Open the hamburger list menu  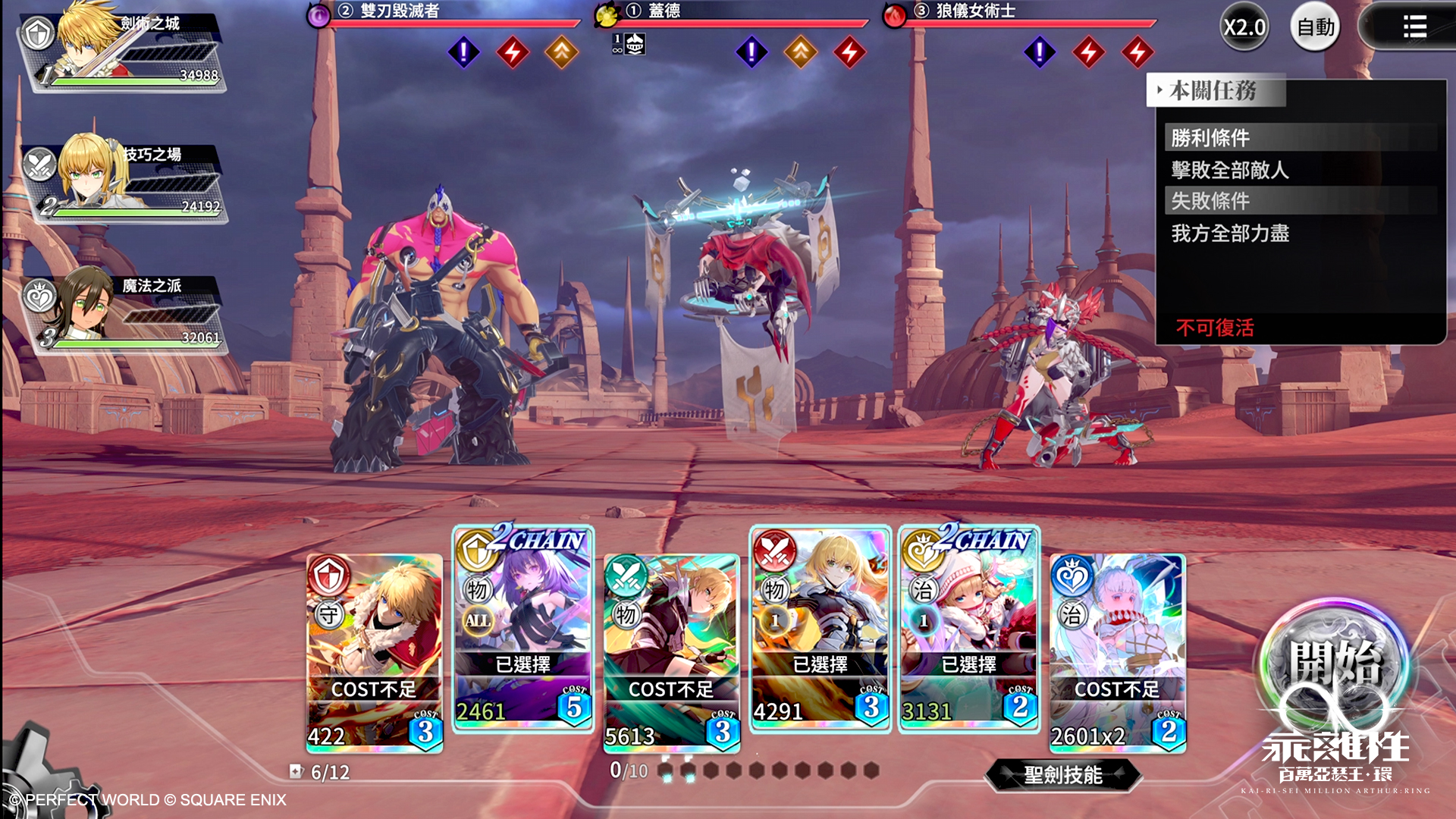(1414, 28)
